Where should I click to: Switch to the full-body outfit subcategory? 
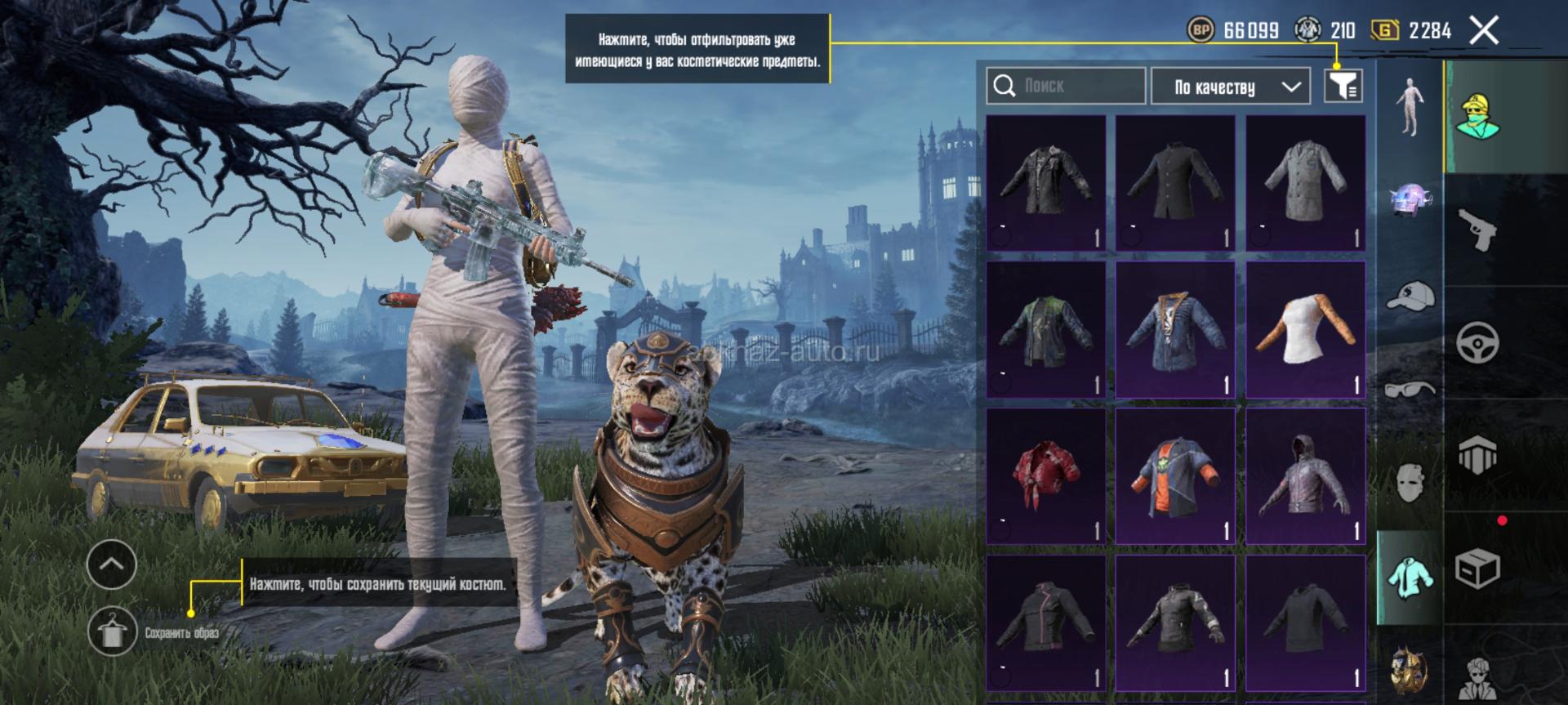coord(1409,106)
